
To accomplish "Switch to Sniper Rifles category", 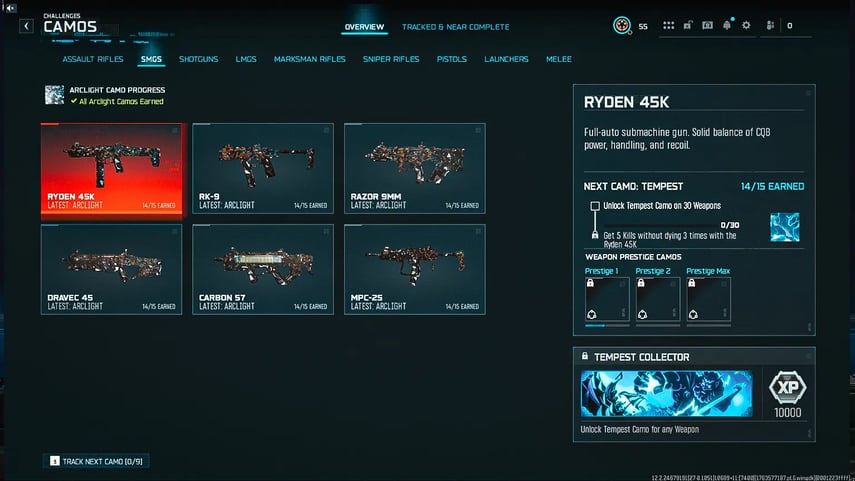I will click(x=391, y=59).
